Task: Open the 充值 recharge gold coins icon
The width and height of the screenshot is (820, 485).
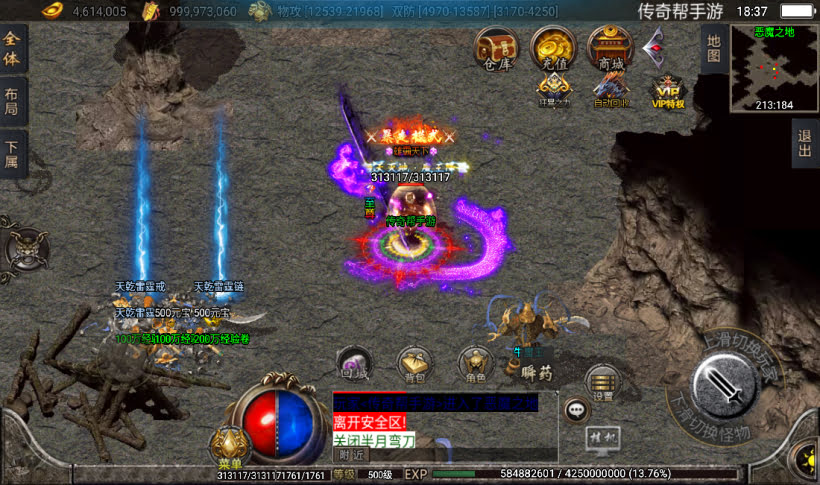Action: (x=553, y=47)
